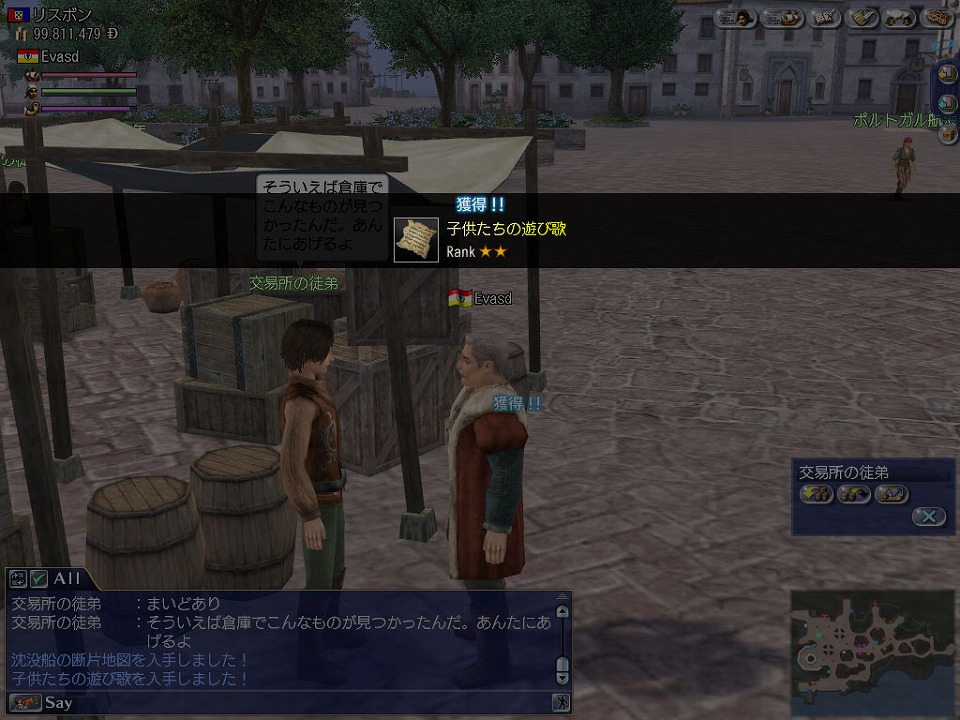This screenshot has height=720, width=960.
Task: Click the yellow arrow side button
Action: [x=947, y=75]
